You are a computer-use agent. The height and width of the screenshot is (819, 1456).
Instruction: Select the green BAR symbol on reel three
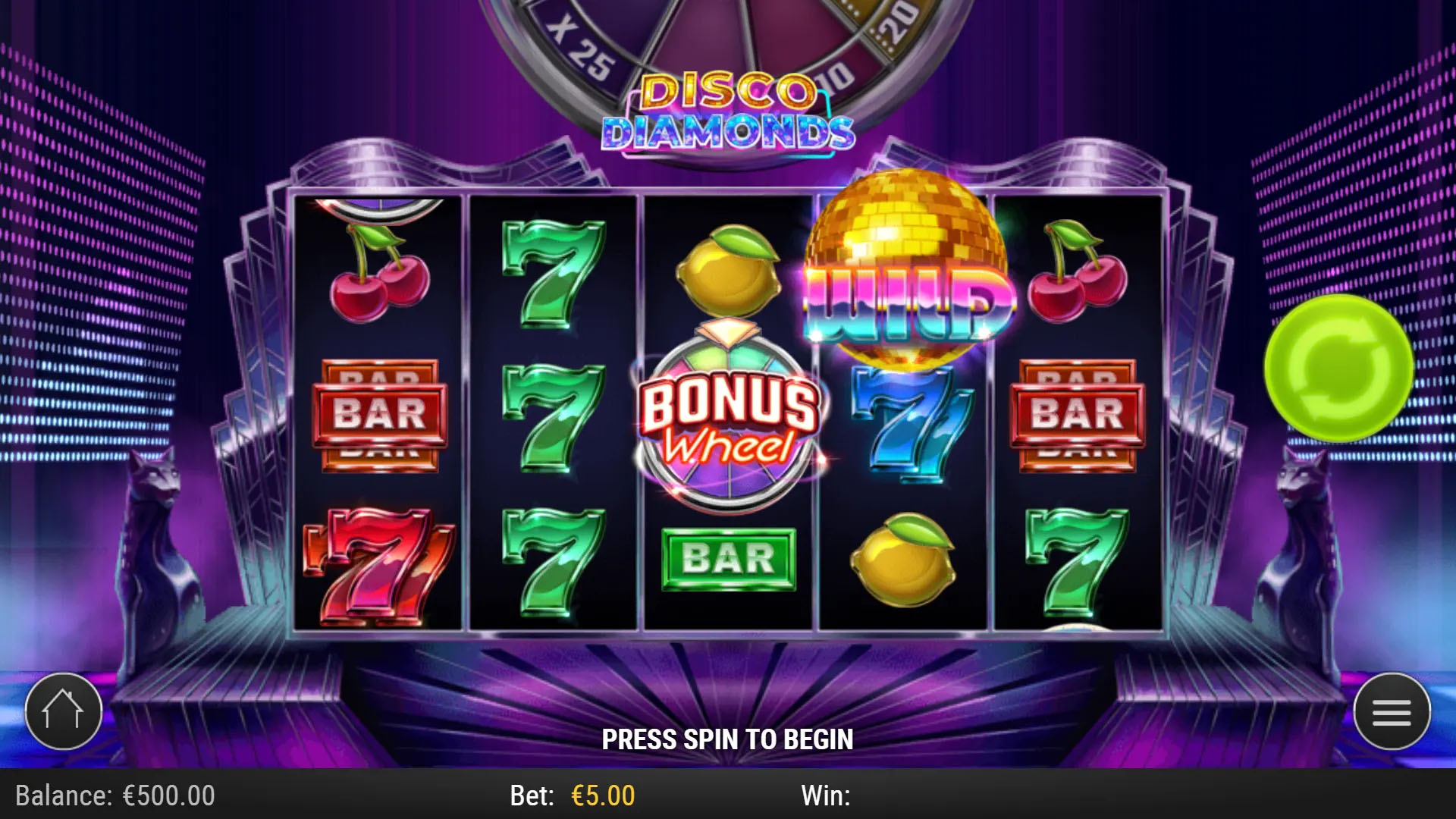click(728, 559)
